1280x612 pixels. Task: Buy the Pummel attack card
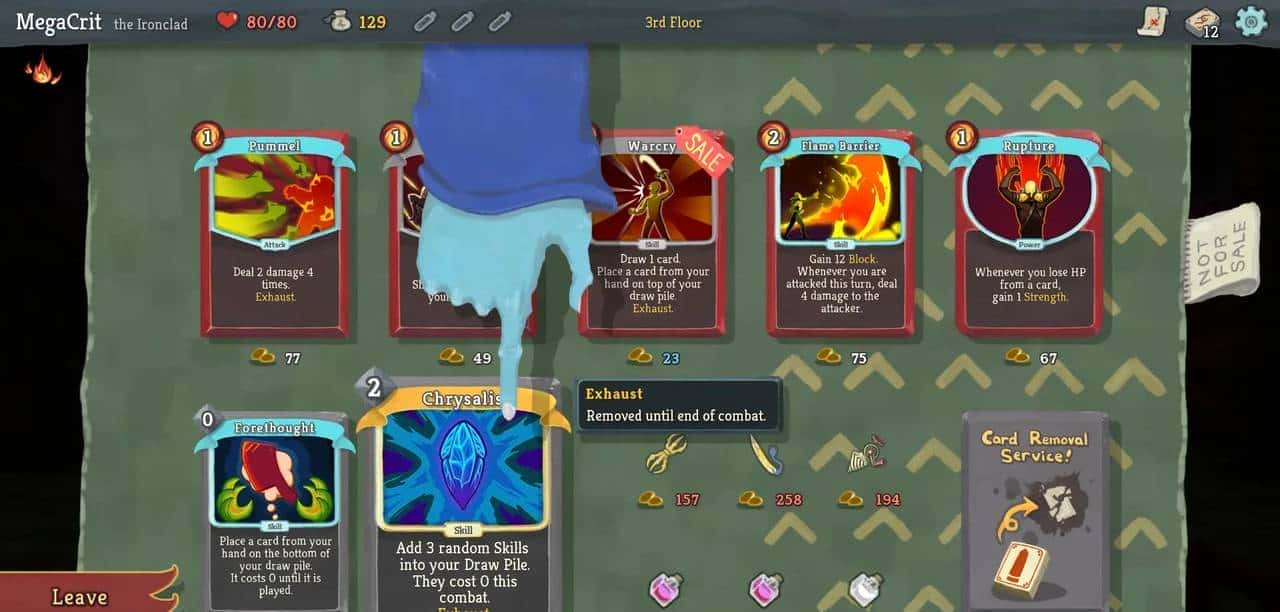click(275, 233)
